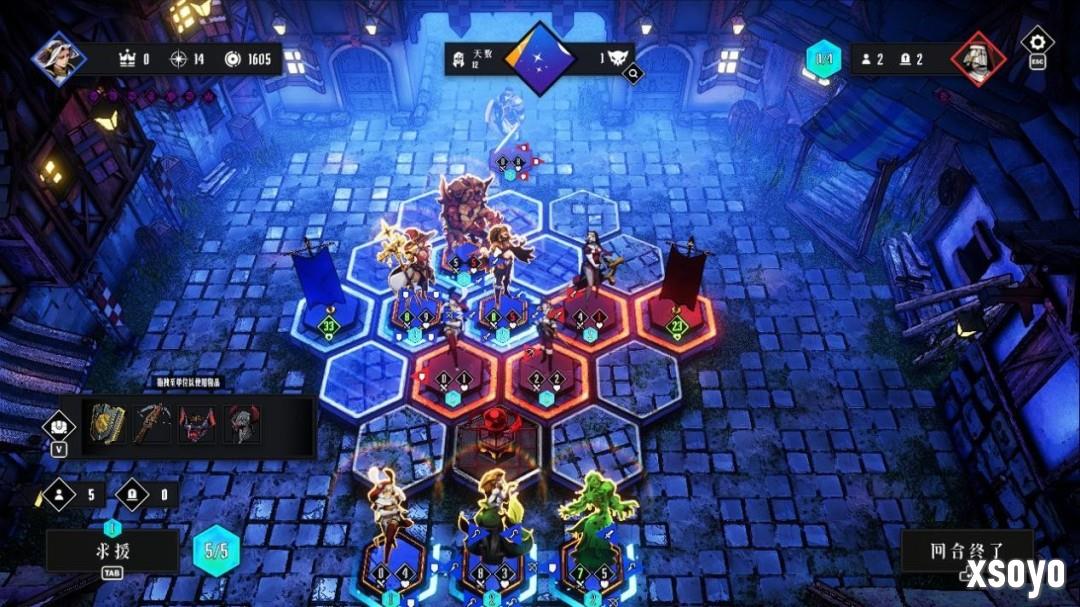The image size is (1080, 607).
Task: Pick the red-plumed helmet item
Action: pos(241,424)
